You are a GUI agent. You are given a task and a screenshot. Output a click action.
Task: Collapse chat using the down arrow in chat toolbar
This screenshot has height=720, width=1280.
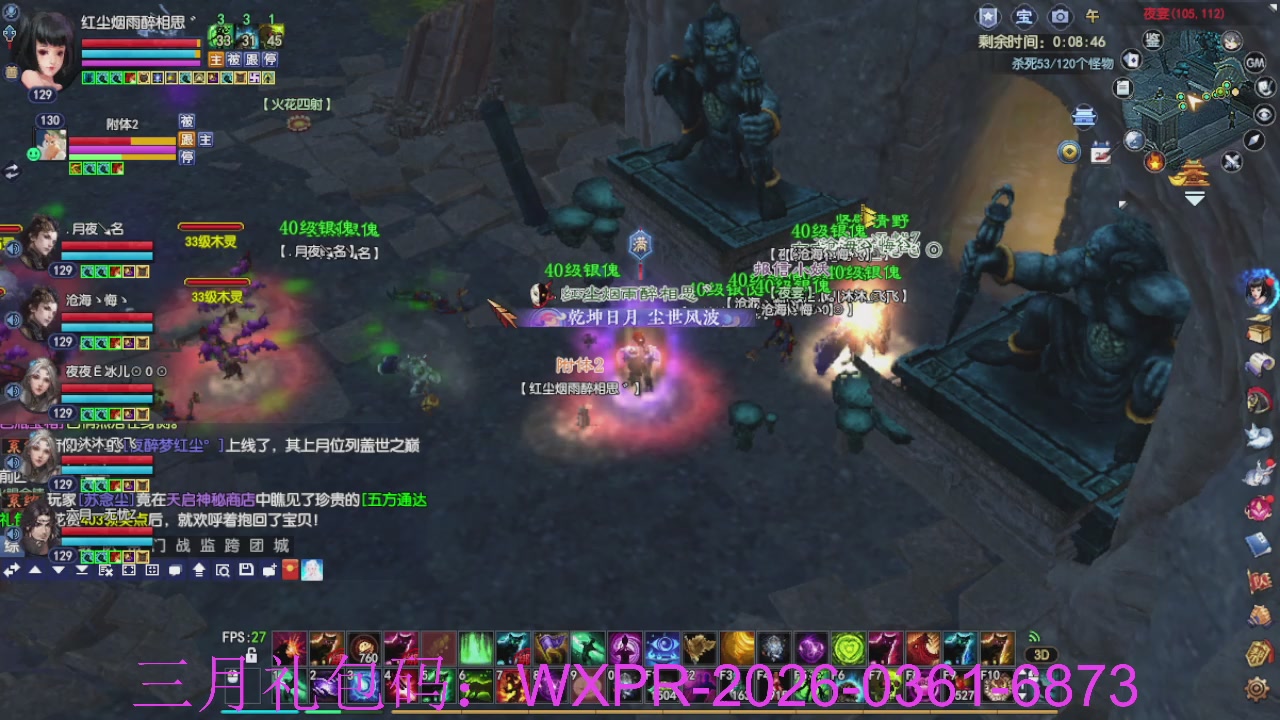(57, 571)
